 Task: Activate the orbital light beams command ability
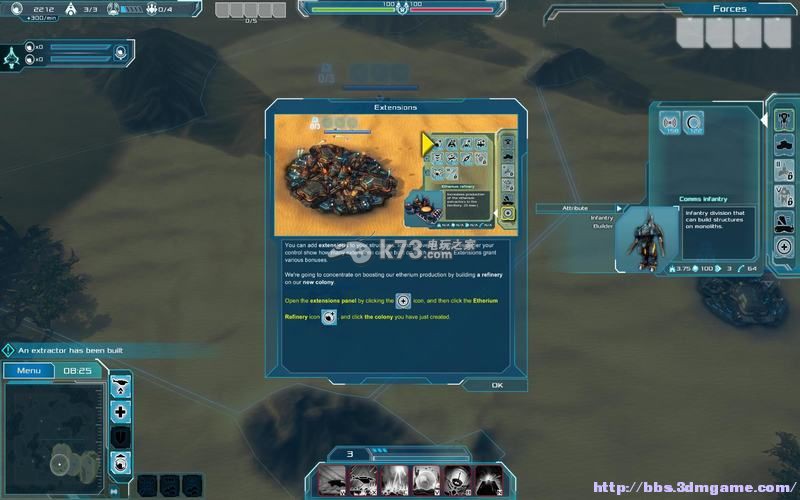click(x=394, y=480)
